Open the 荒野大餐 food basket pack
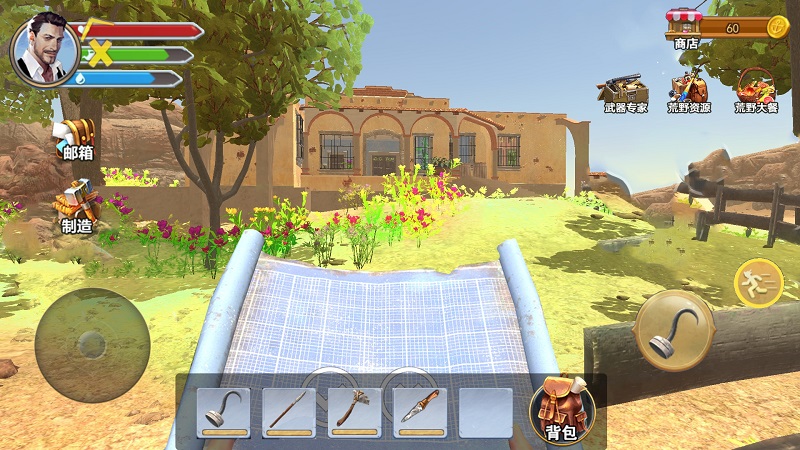 755,91
